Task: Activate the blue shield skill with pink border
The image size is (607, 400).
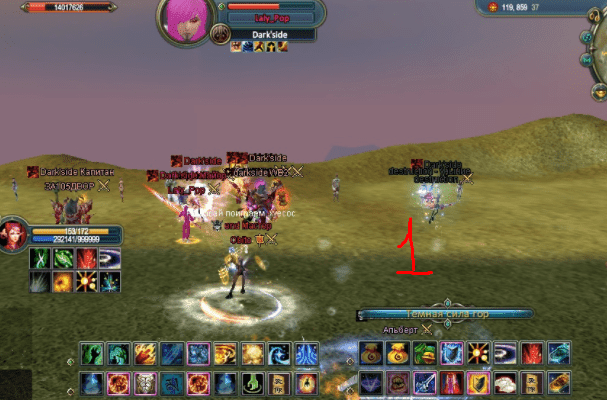Action: [x=451, y=353]
